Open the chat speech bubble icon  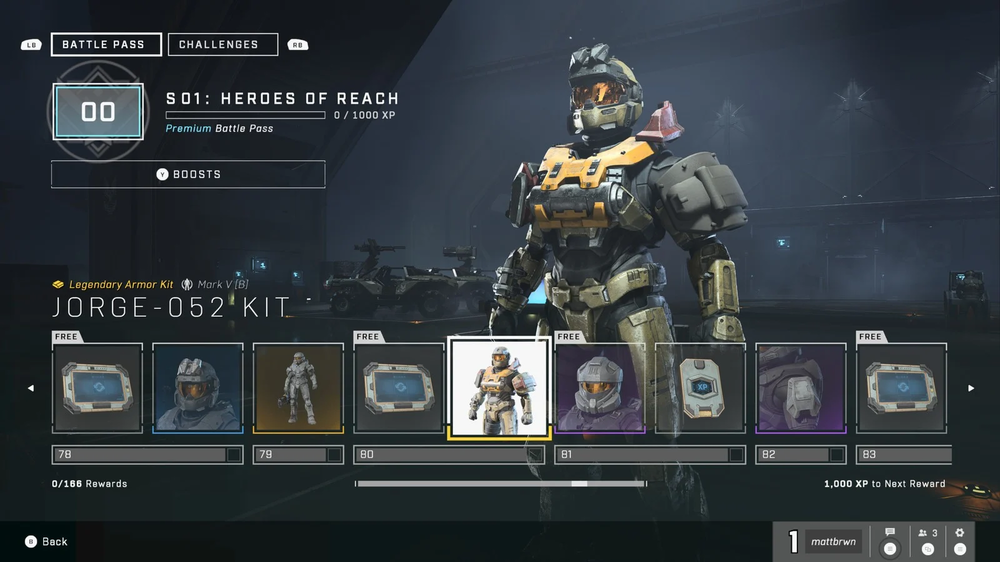coord(889,540)
